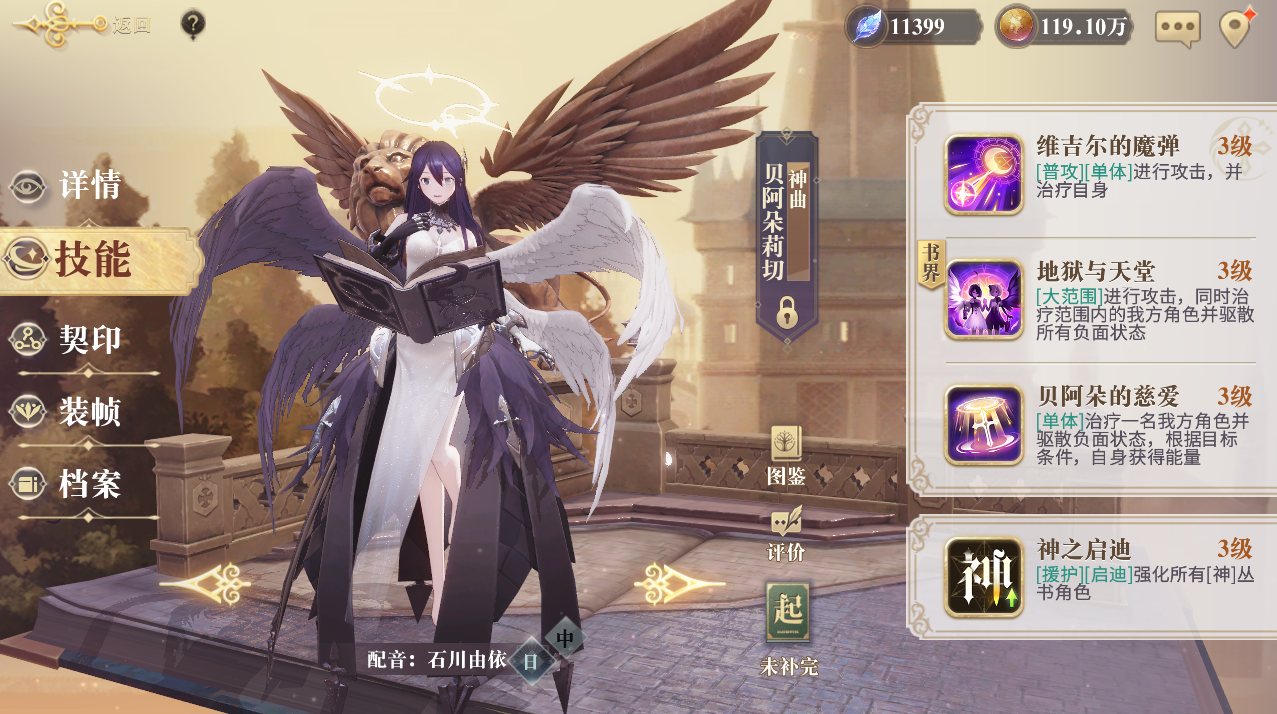Switch to the 装帧 tab
Viewport: 1277px width, 714px height.
(x=70, y=411)
